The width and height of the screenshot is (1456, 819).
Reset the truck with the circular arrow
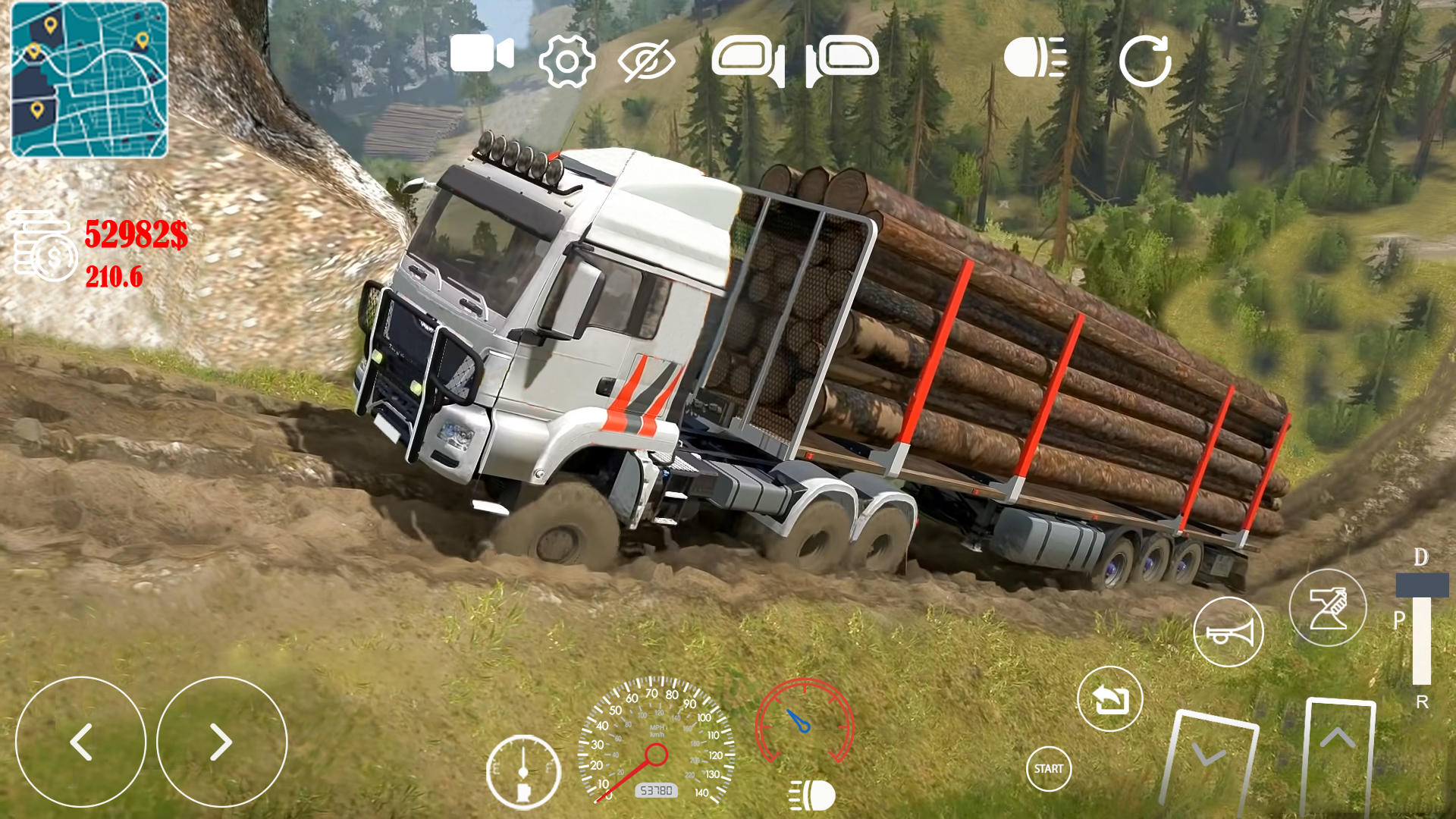(1145, 61)
